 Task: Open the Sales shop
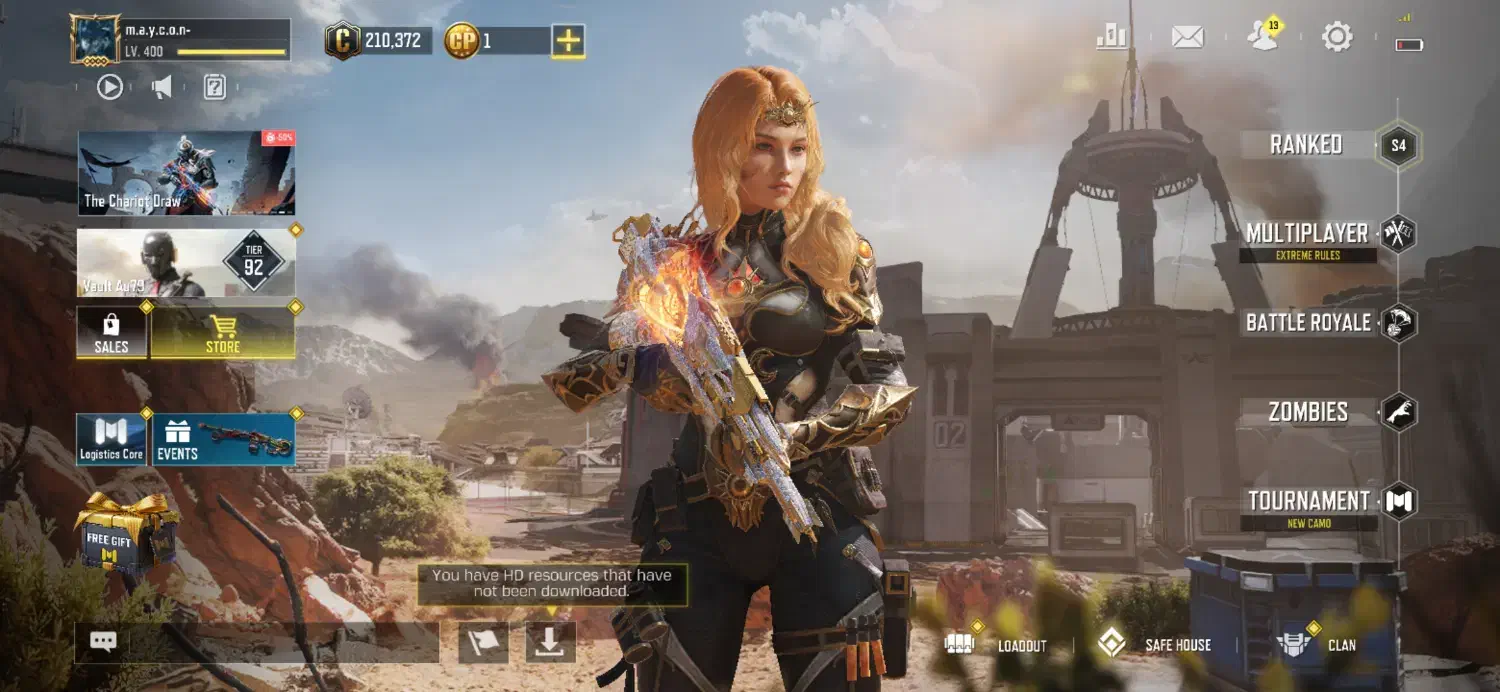click(111, 332)
